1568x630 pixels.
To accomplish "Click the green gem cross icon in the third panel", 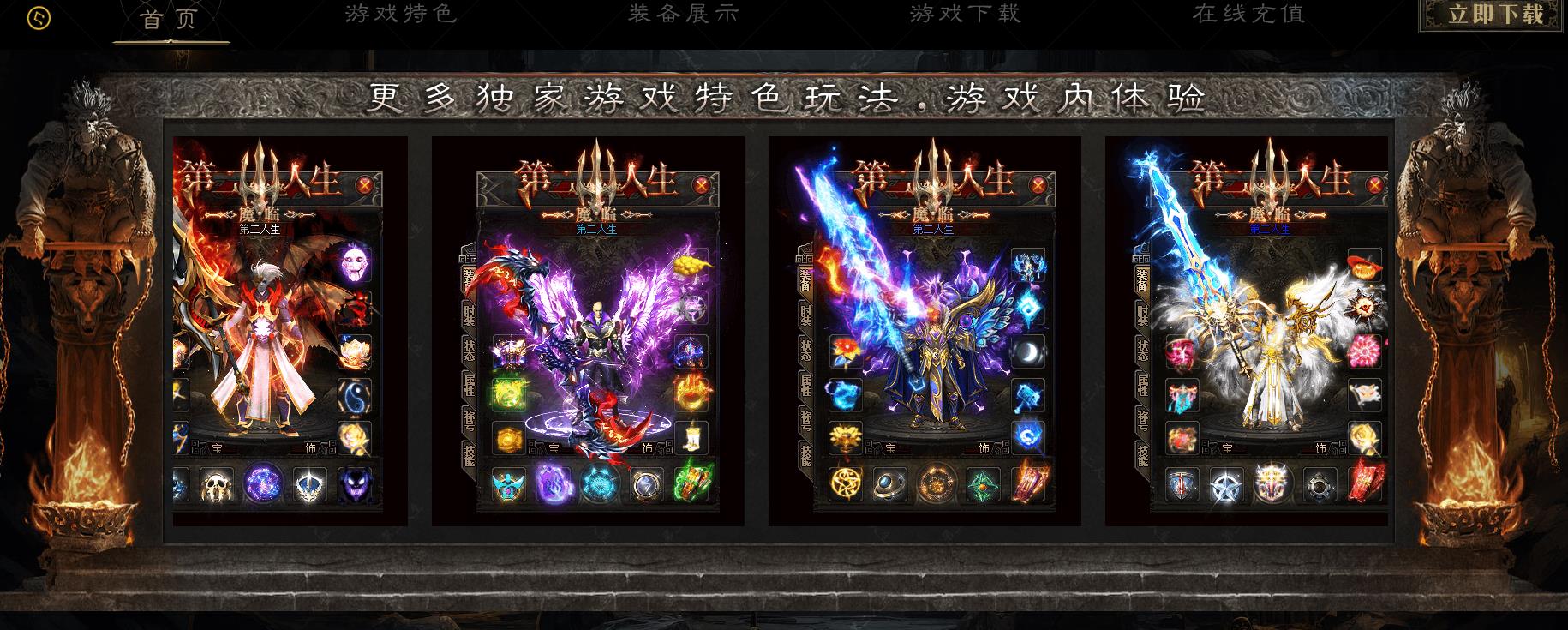I will tap(983, 484).
